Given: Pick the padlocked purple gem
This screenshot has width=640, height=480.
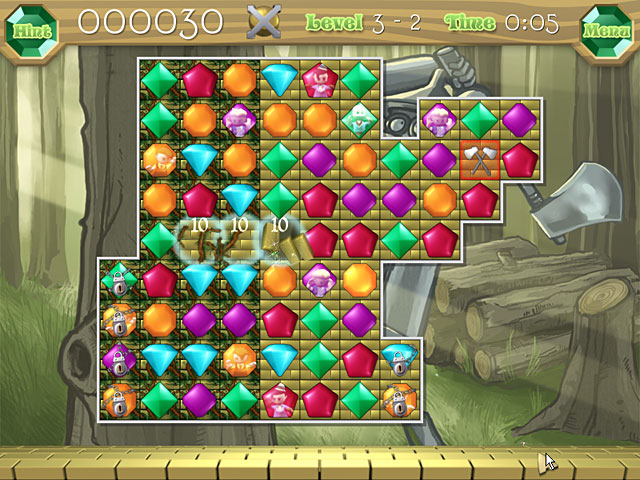Looking at the screenshot, I should pyautogui.click(x=119, y=359).
